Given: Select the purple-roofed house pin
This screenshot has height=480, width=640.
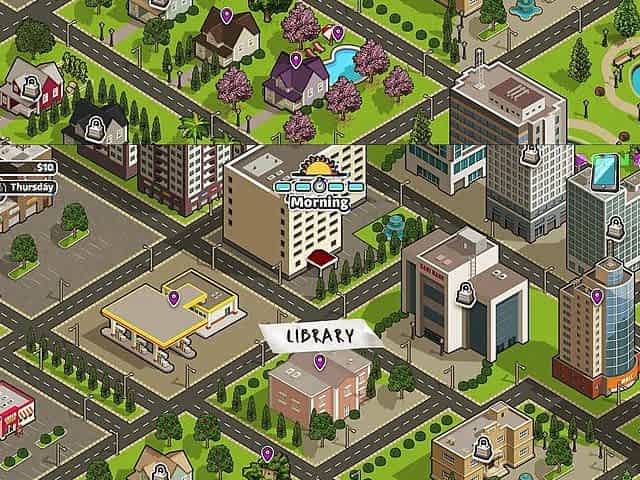Looking at the screenshot, I should tap(295, 60).
